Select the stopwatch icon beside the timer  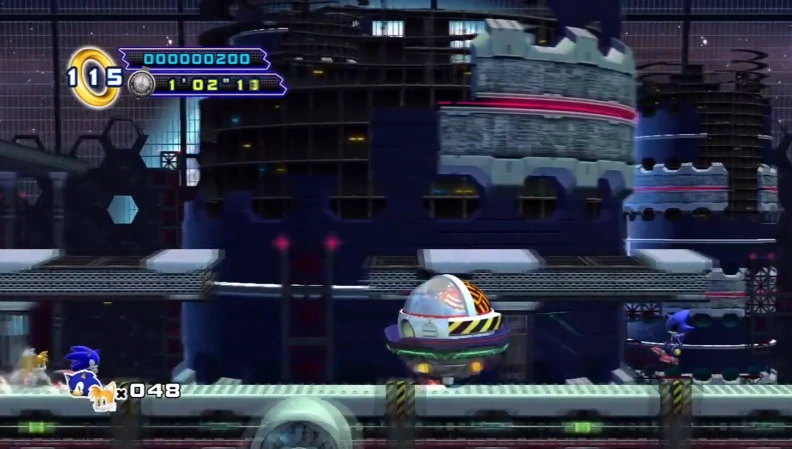pyautogui.click(x=139, y=83)
